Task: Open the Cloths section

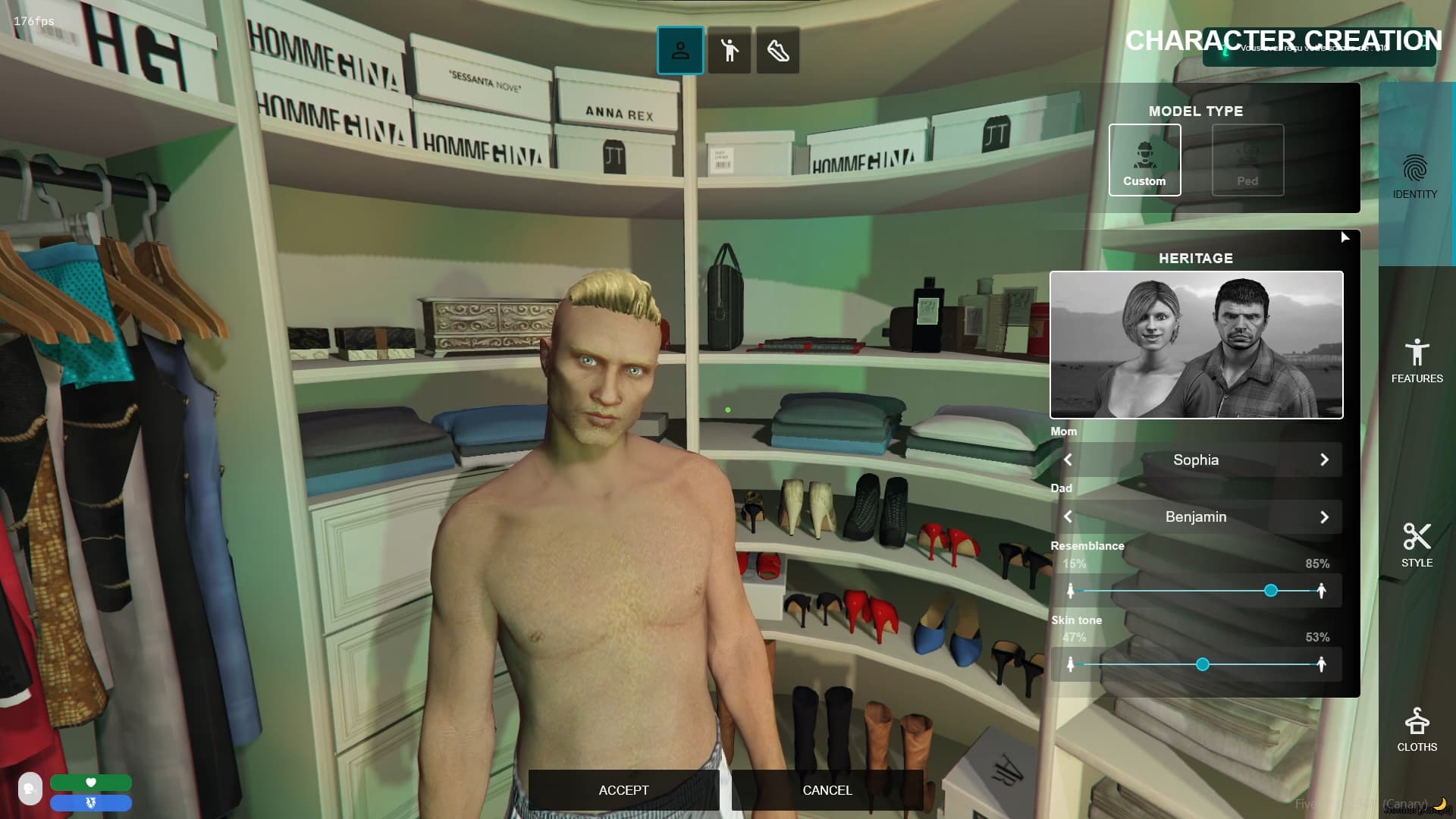Action: coord(1417,730)
